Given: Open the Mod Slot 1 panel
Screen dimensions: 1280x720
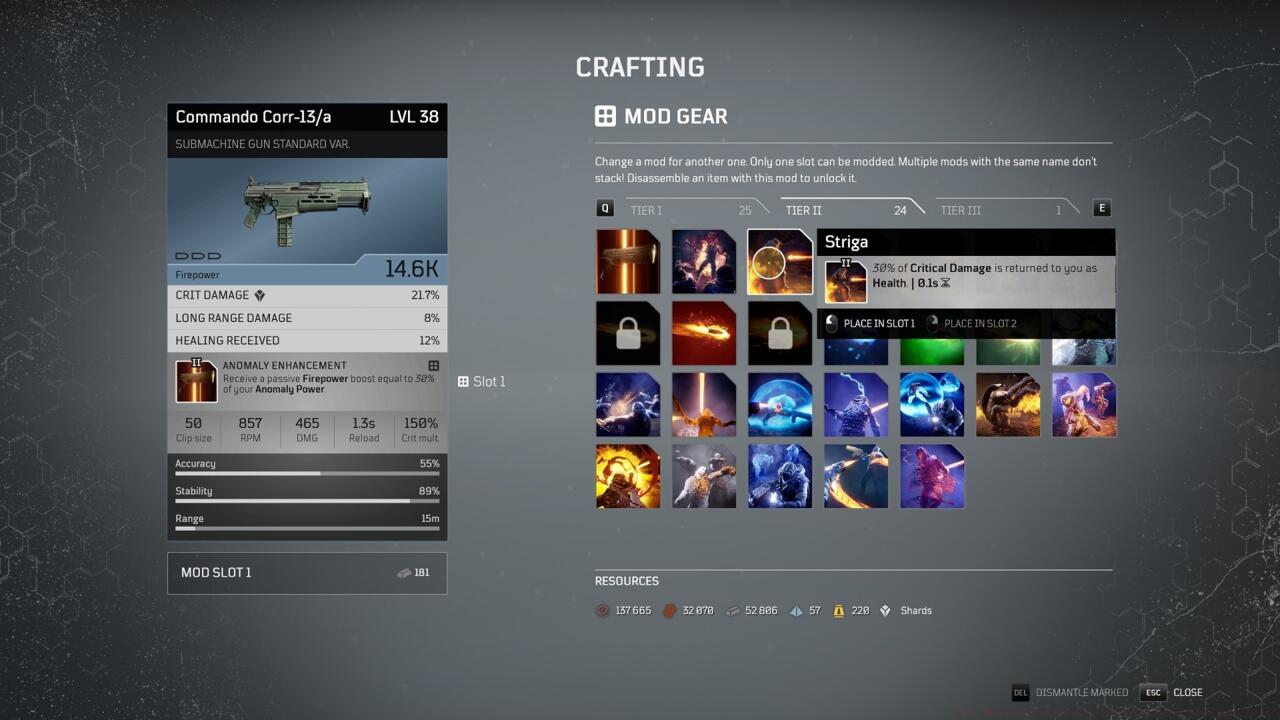Looking at the screenshot, I should point(307,572).
